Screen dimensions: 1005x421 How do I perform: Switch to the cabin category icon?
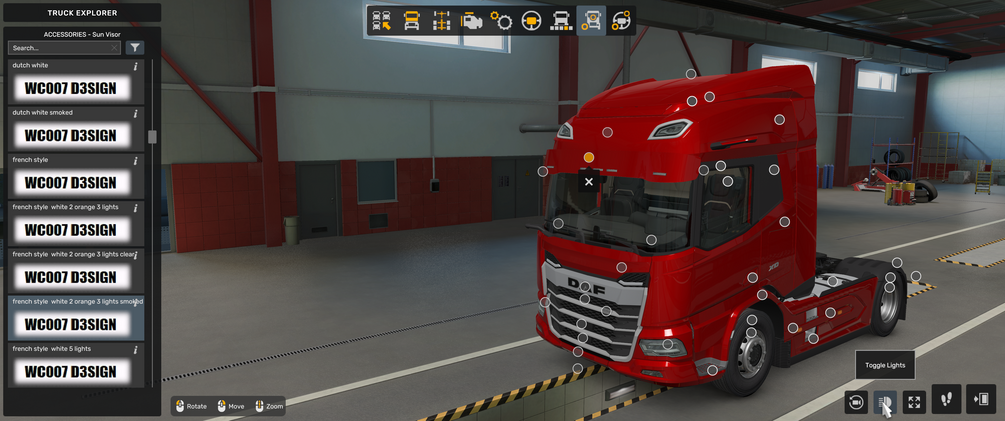click(411, 21)
